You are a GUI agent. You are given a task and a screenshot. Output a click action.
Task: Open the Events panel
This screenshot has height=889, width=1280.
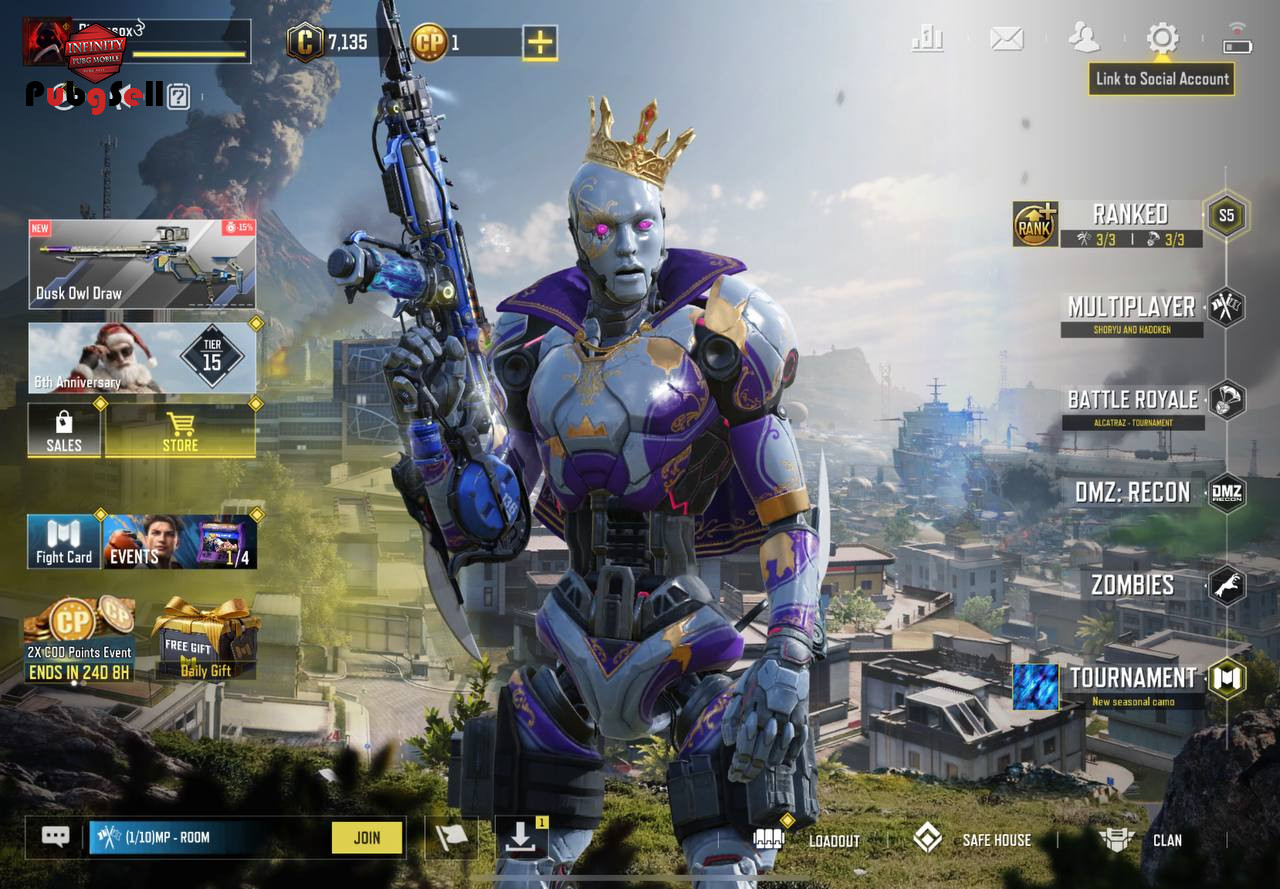(180, 542)
